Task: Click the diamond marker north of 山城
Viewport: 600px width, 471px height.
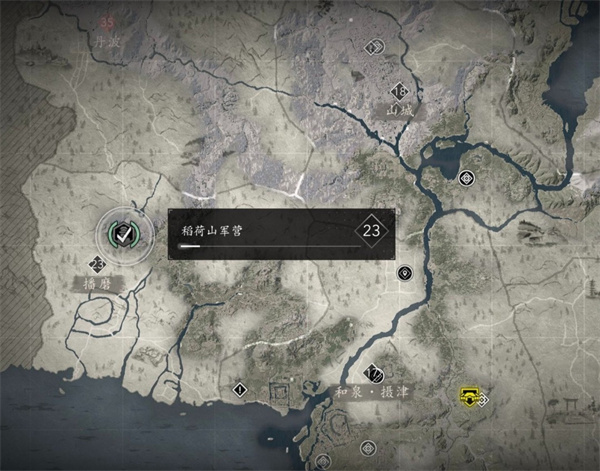Action: 373,46
